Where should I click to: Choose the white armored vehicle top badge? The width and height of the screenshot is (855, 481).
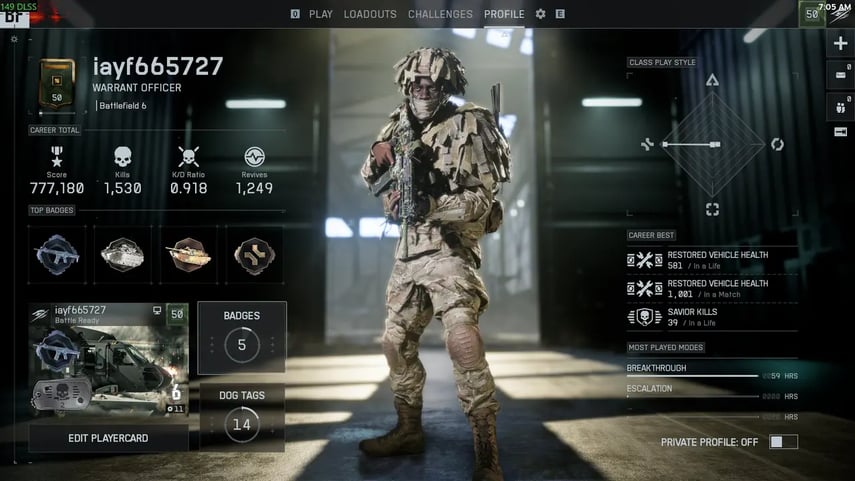123,254
